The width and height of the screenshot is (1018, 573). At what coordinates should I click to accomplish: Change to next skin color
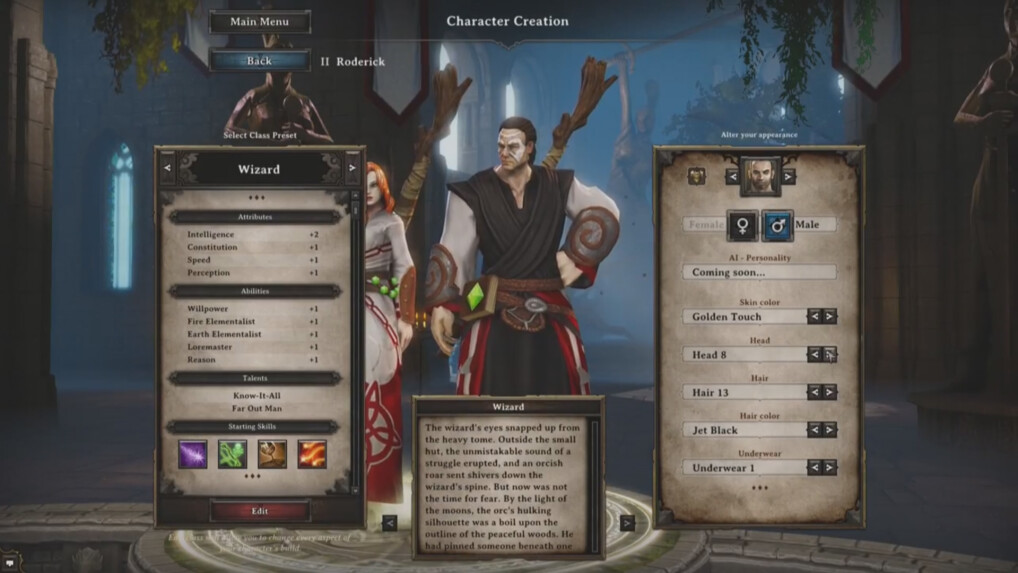point(830,316)
